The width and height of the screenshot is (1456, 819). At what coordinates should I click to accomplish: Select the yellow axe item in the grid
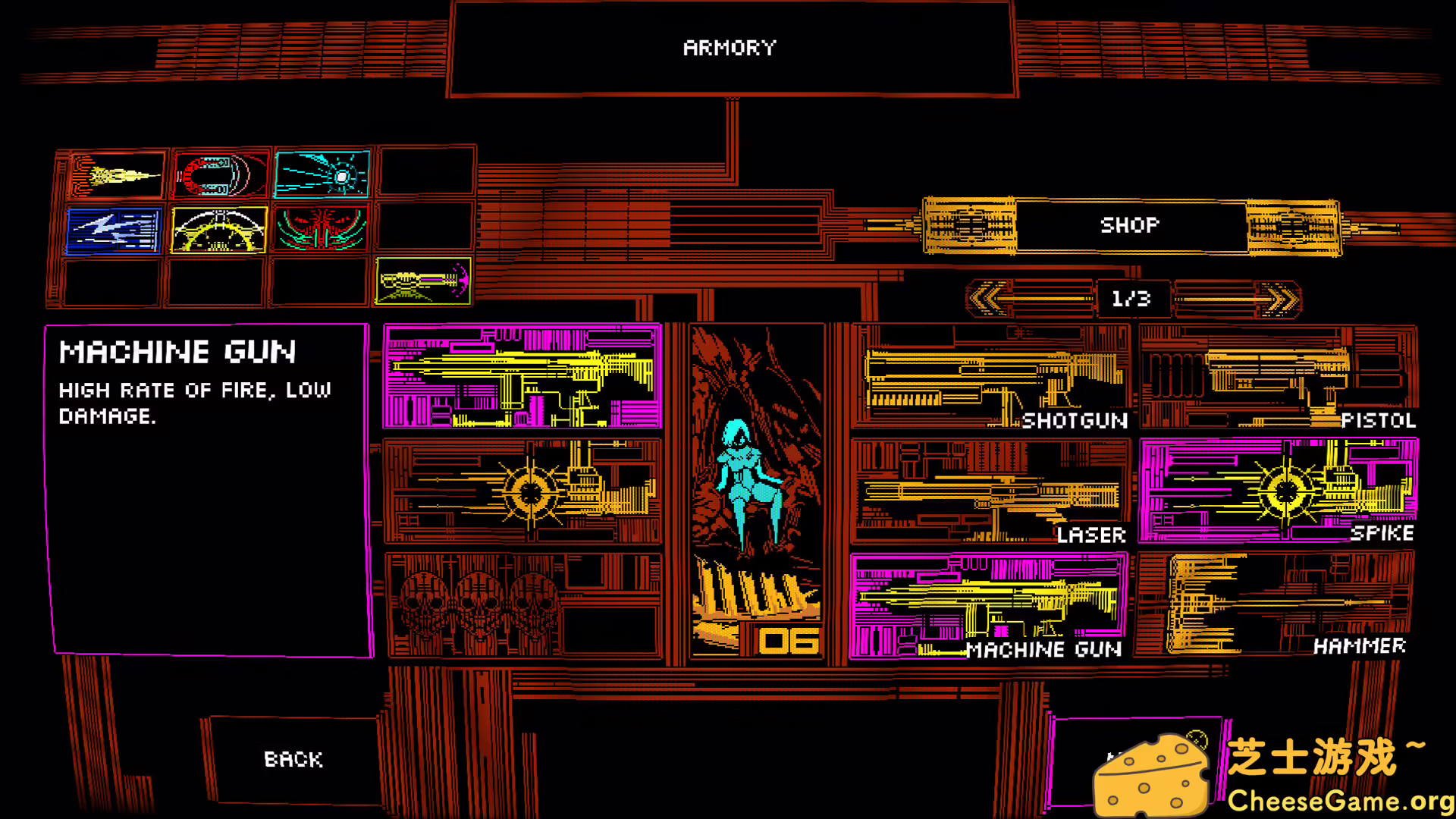[x=422, y=281]
